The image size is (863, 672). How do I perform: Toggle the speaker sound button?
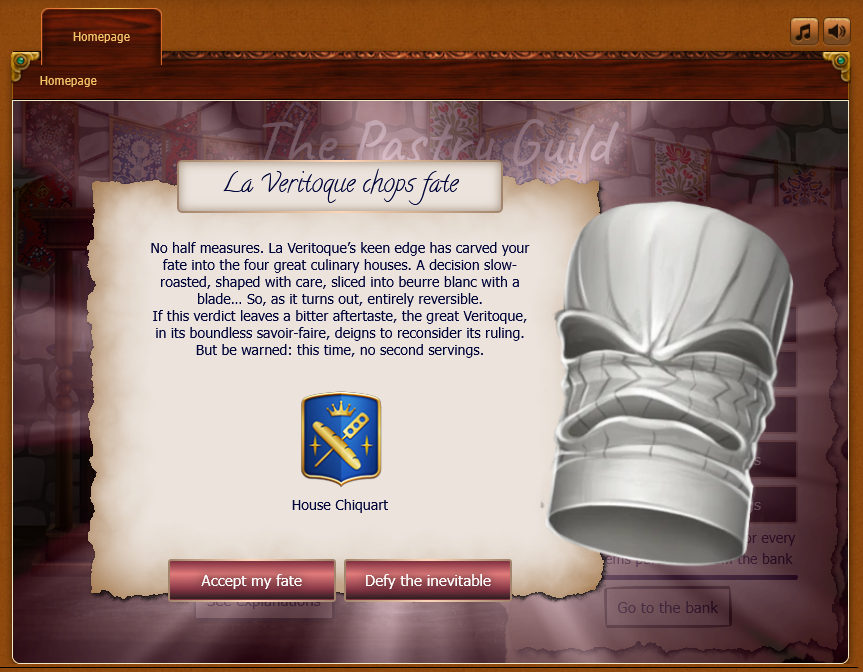tap(836, 31)
